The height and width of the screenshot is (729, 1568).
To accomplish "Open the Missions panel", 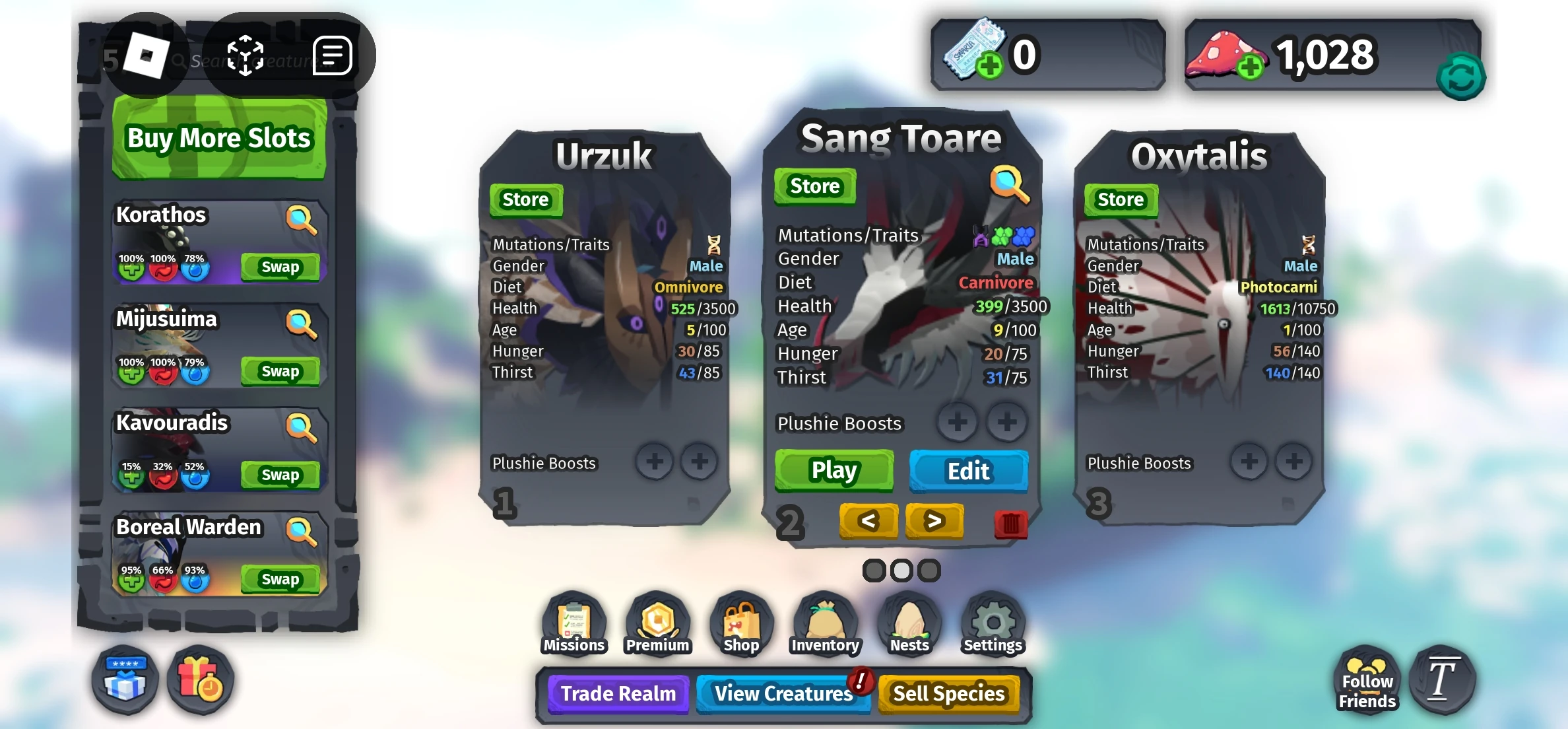I will pos(573,623).
